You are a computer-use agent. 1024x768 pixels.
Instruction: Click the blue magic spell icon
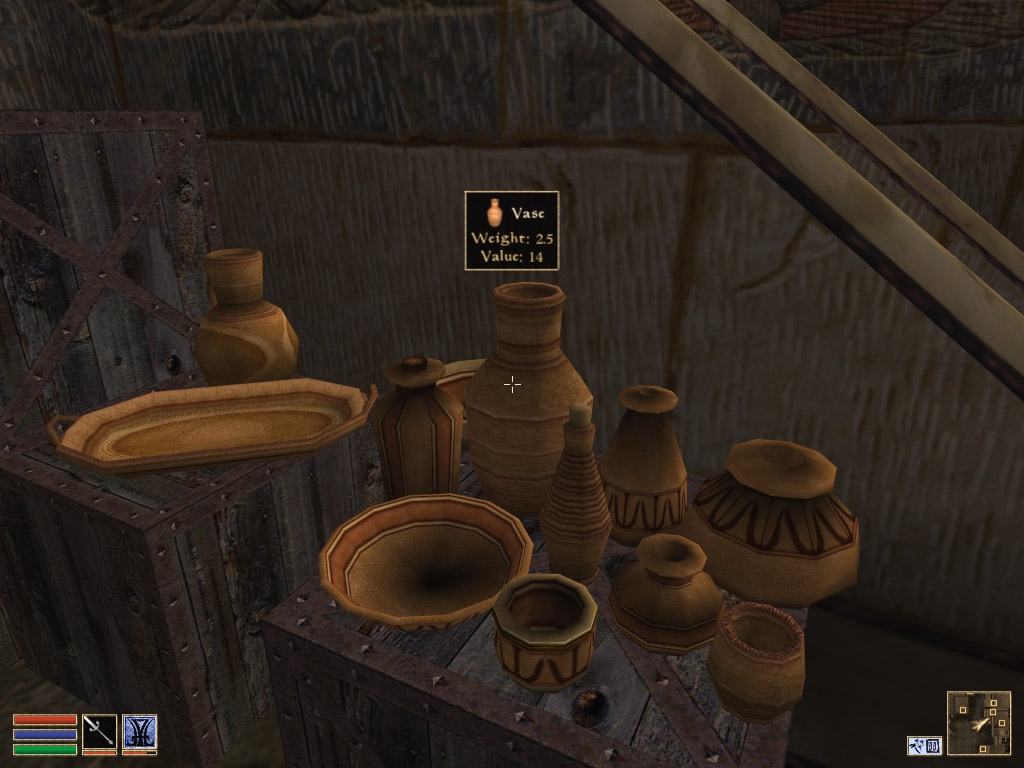(139, 731)
